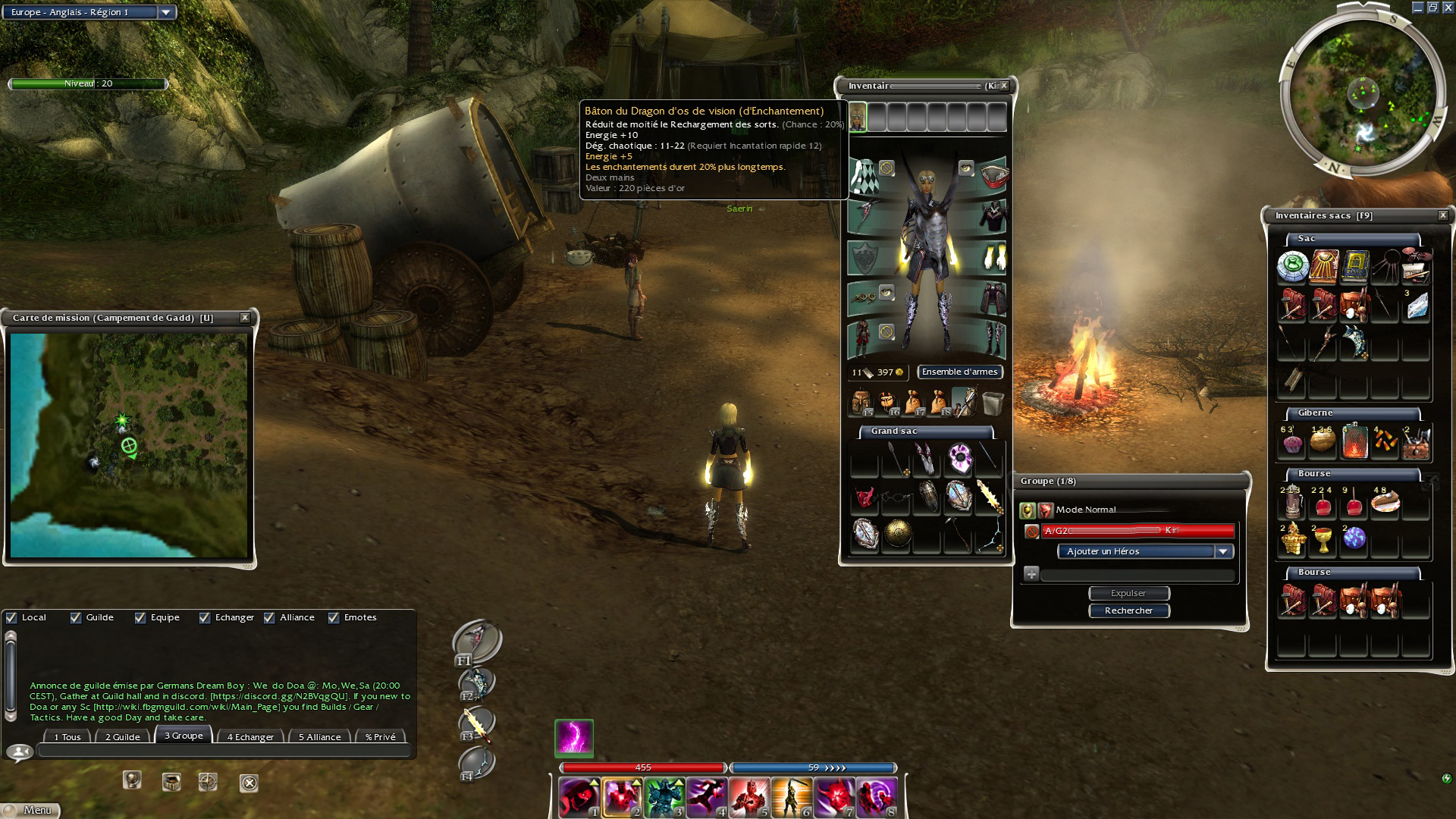The width and height of the screenshot is (1456, 819).
Task: Close the Carte de mission window
Action: point(245,318)
